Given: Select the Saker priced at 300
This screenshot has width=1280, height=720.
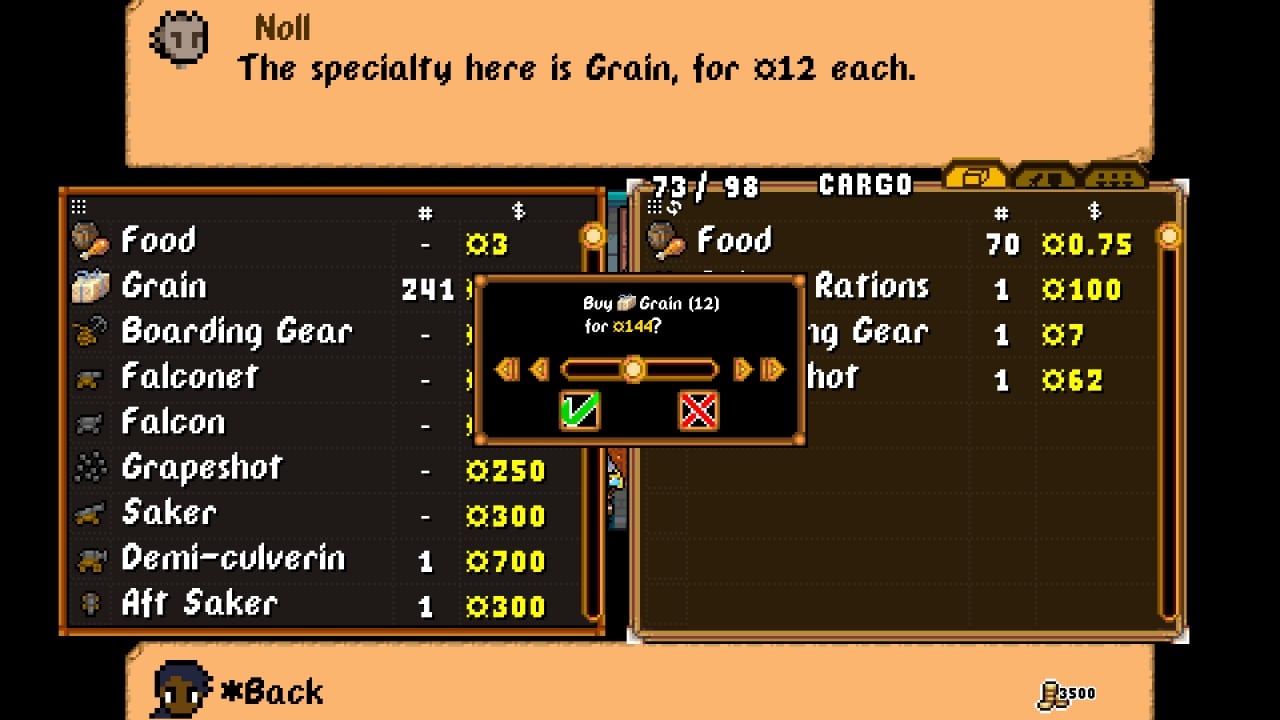Looking at the screenshot, I should 168,513.
